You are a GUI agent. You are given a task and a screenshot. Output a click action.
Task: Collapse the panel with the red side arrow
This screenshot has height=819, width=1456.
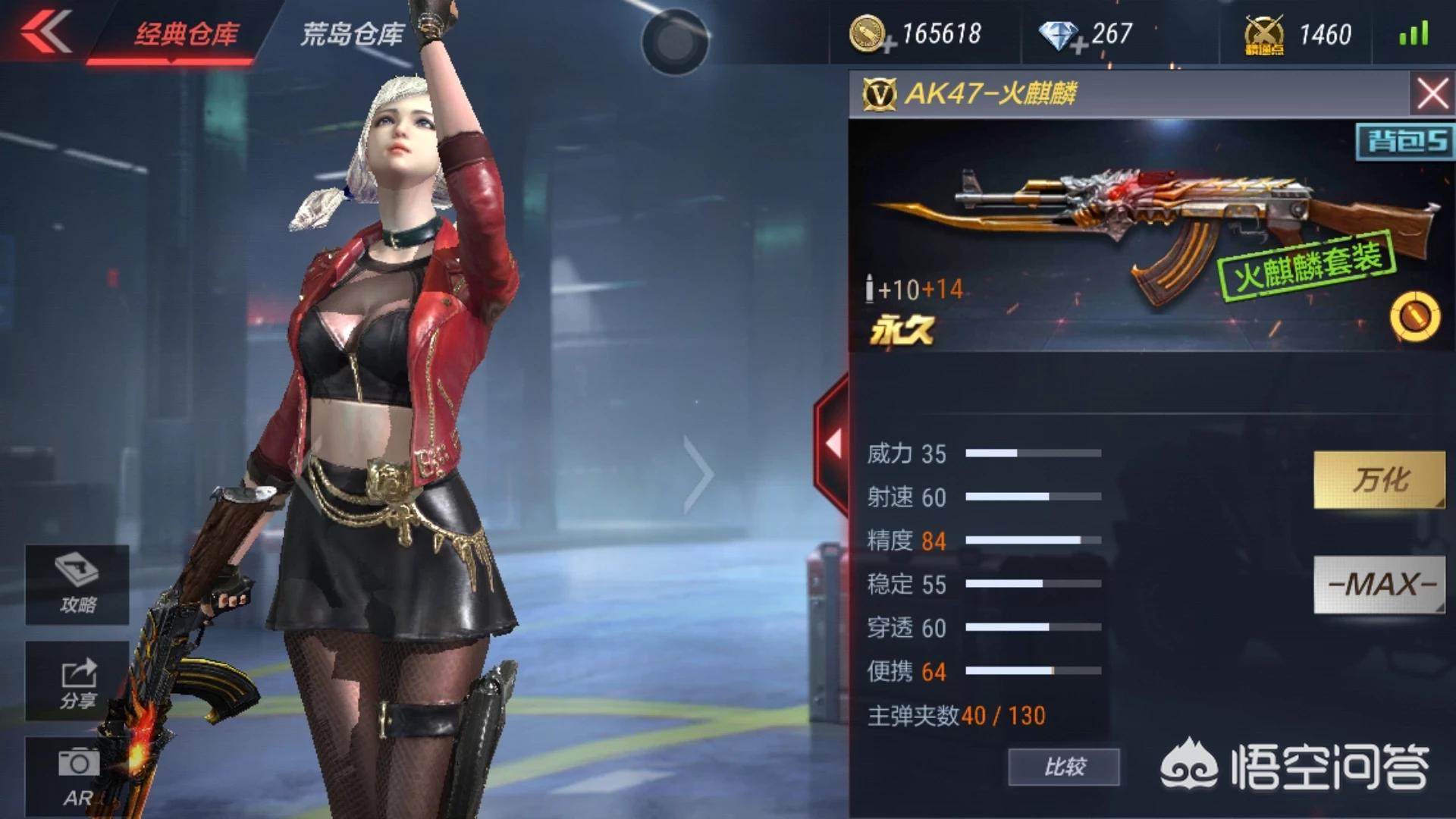click(833, 444)
